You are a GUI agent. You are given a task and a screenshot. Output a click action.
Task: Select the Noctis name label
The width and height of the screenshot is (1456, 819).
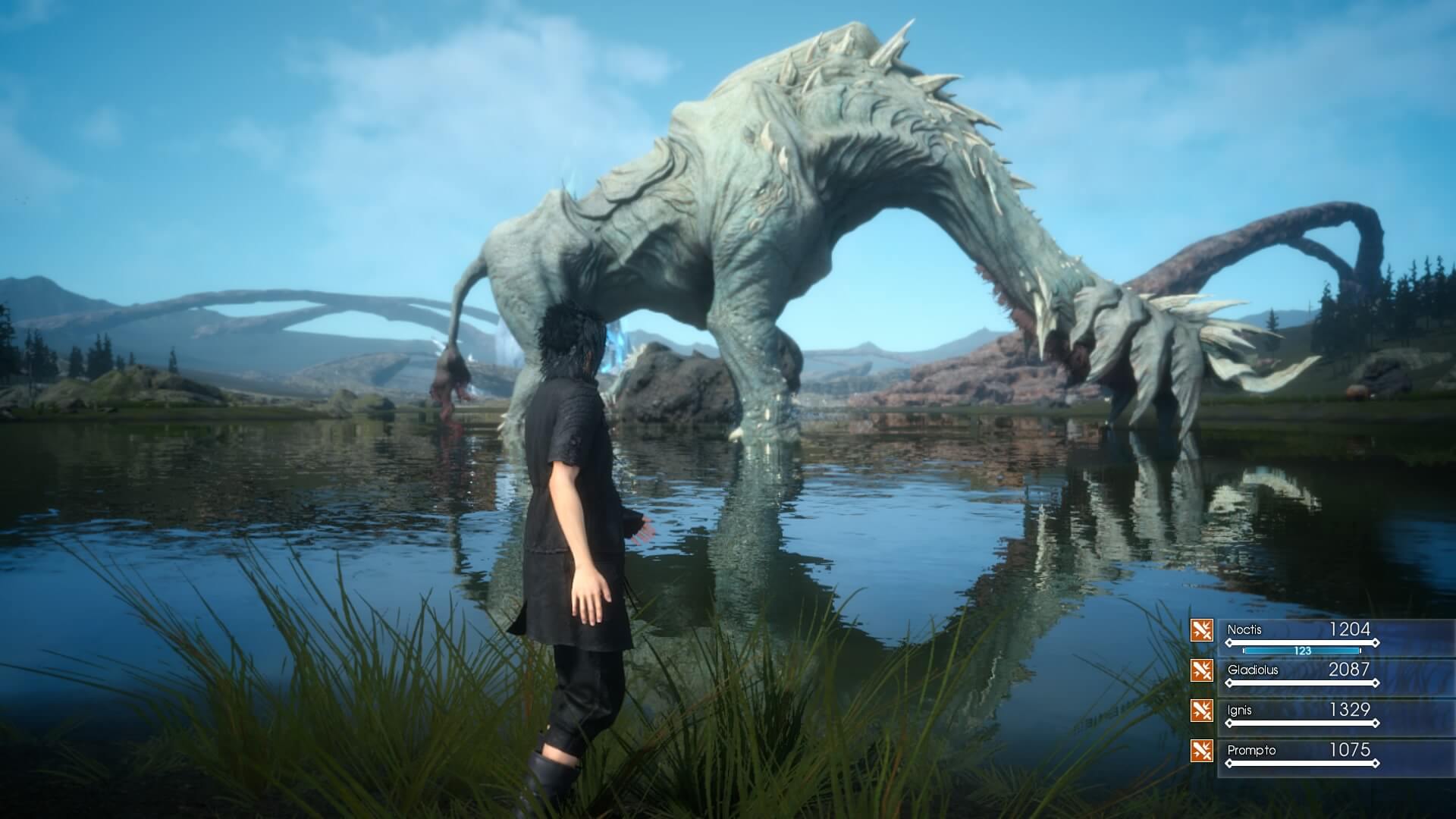click(1244, 629)
